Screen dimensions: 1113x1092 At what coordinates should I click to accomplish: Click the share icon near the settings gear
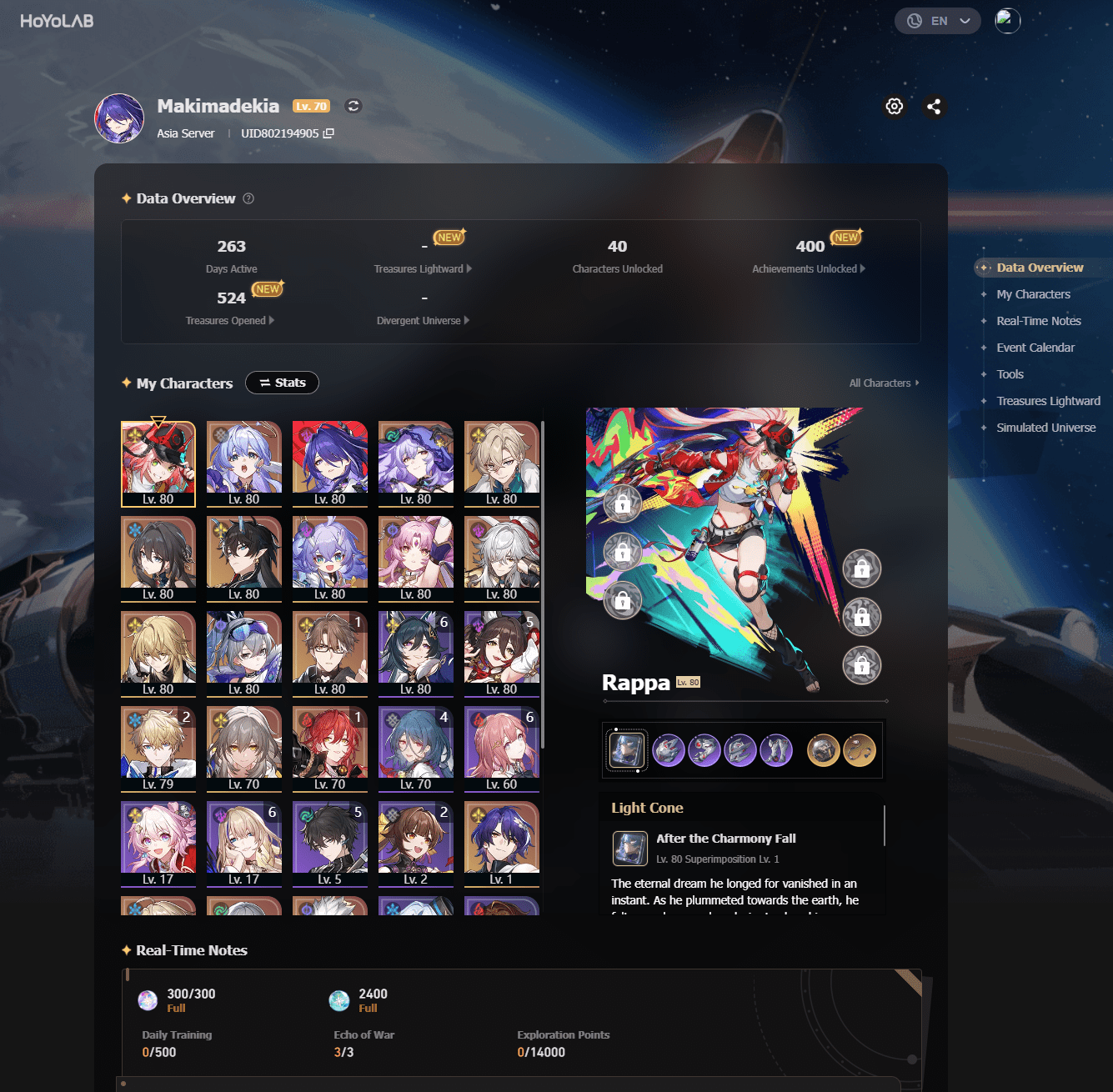coord(934,107)
